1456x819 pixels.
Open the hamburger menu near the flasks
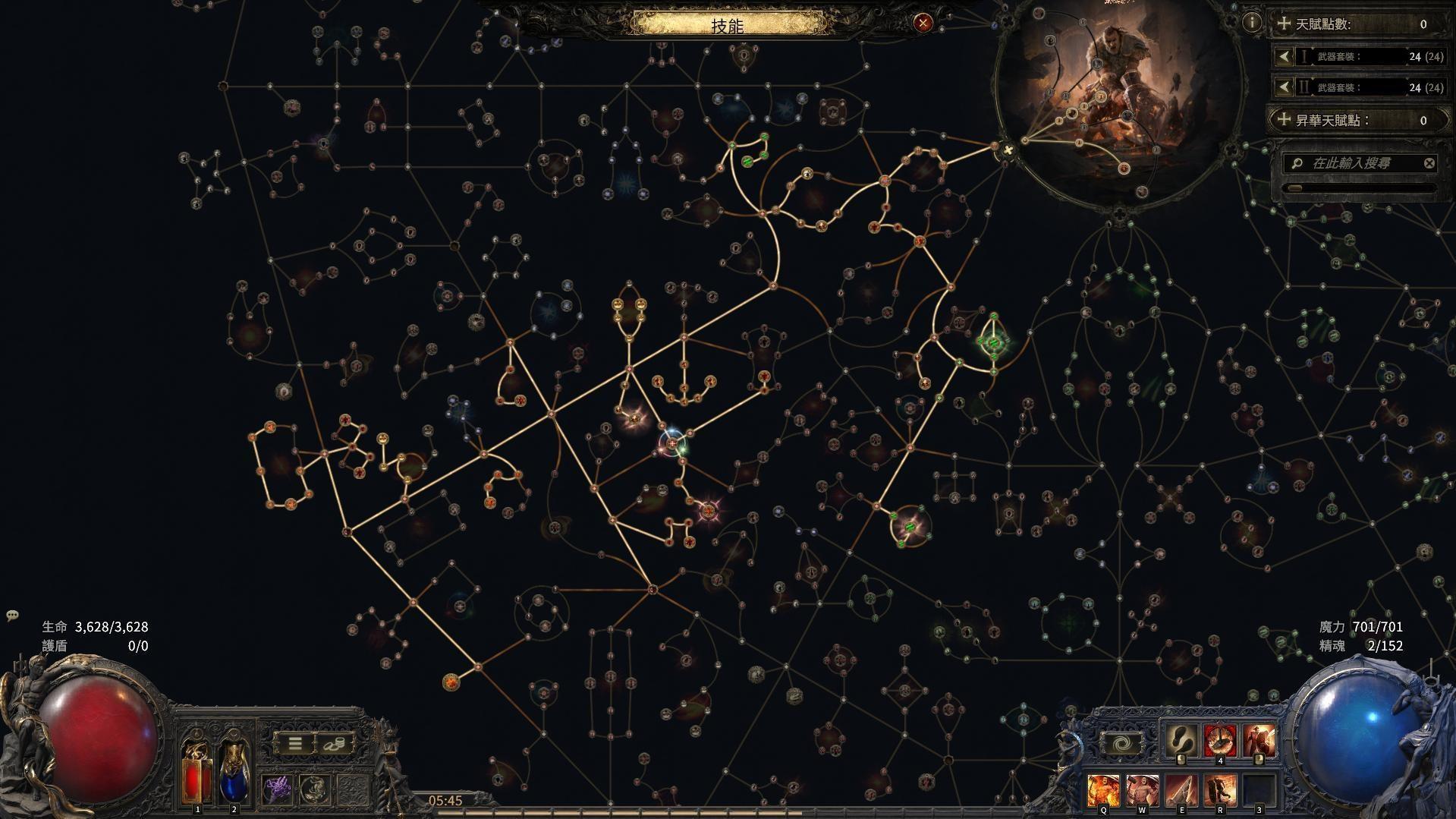tap(294, 744)
